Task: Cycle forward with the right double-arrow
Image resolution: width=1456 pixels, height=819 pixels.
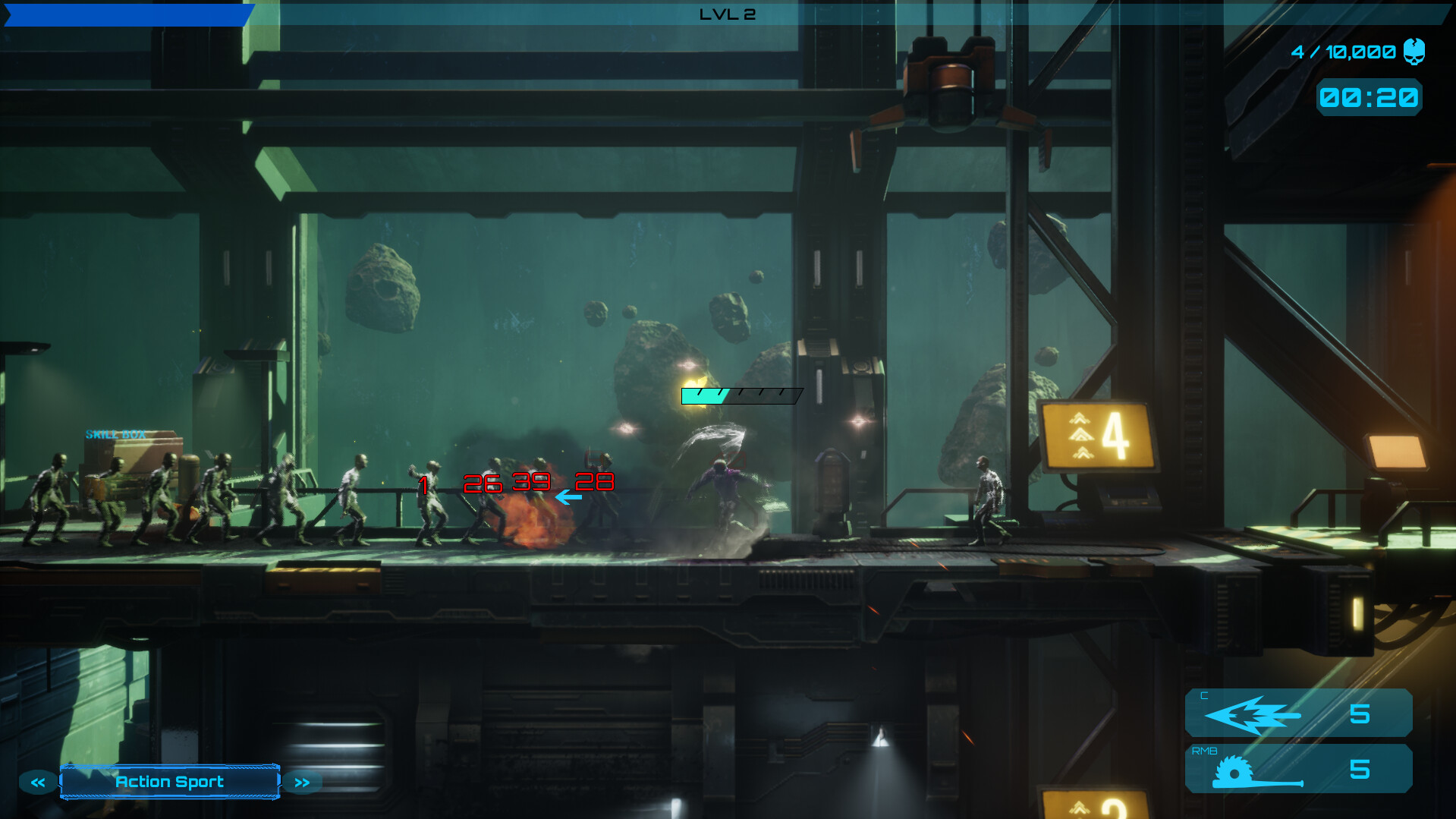Action: 301,782
